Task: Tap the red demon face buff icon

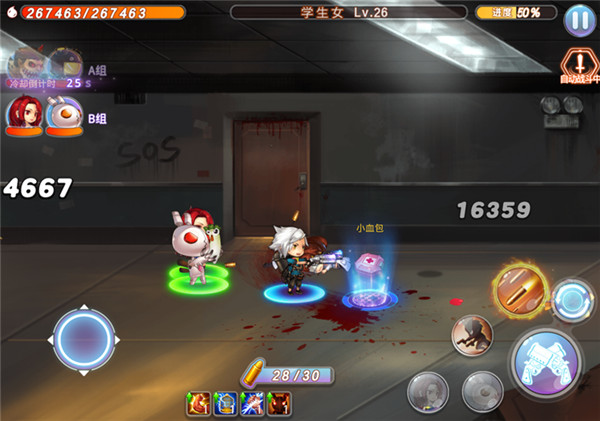Action: [279, 403]
